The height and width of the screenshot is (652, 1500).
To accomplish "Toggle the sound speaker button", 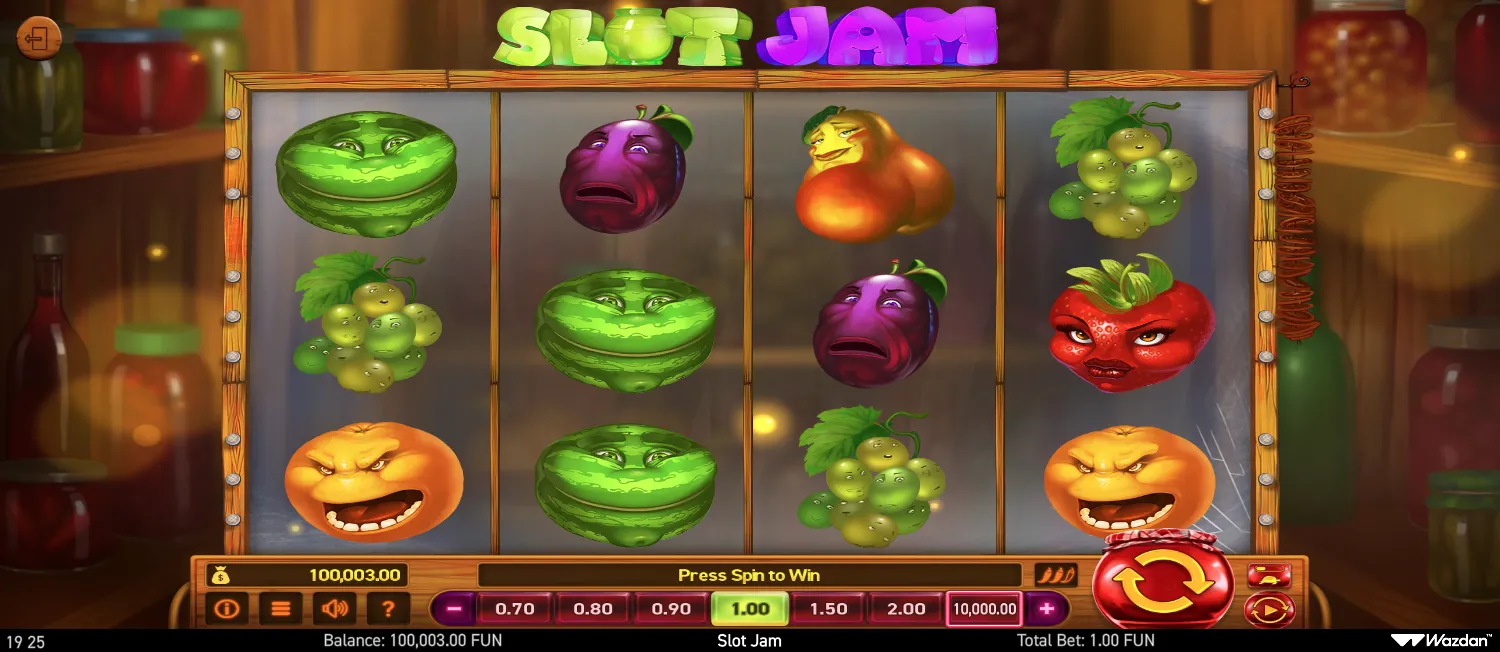I will pos(335,608).
